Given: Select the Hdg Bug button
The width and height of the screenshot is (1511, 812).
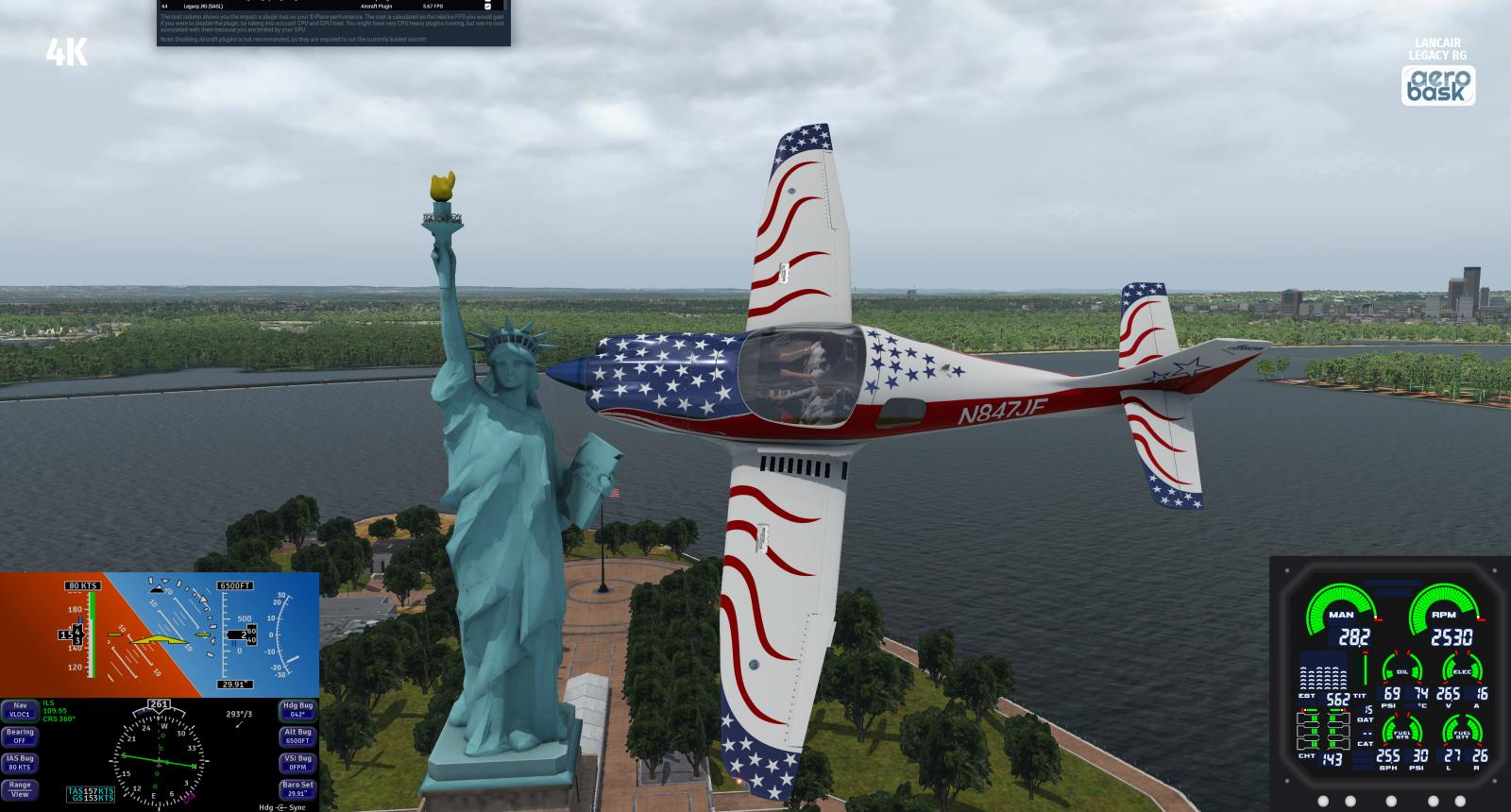Looking at the screenshot, I should [297, 710].
